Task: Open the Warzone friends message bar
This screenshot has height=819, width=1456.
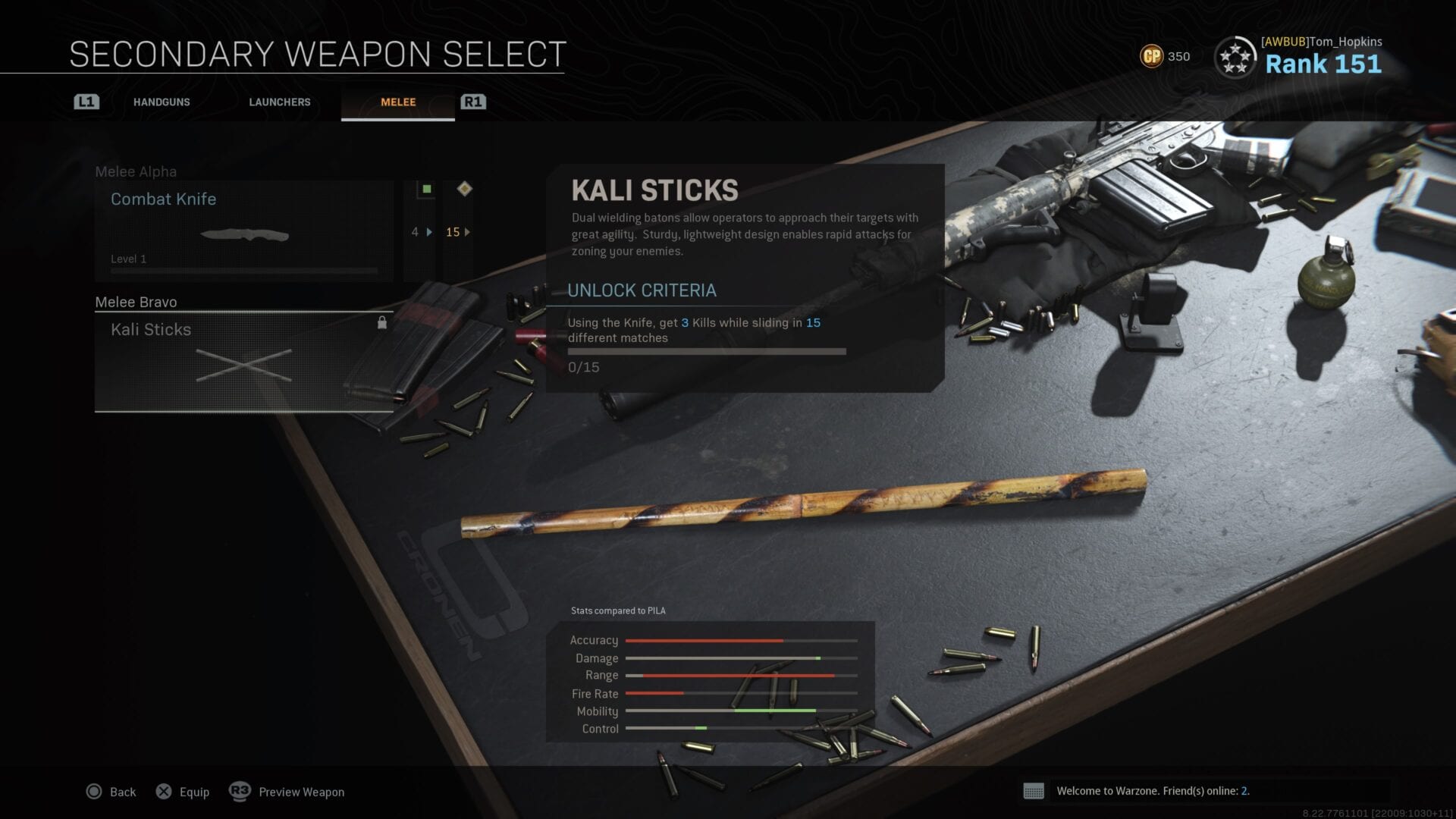Action: [1152, 791]
